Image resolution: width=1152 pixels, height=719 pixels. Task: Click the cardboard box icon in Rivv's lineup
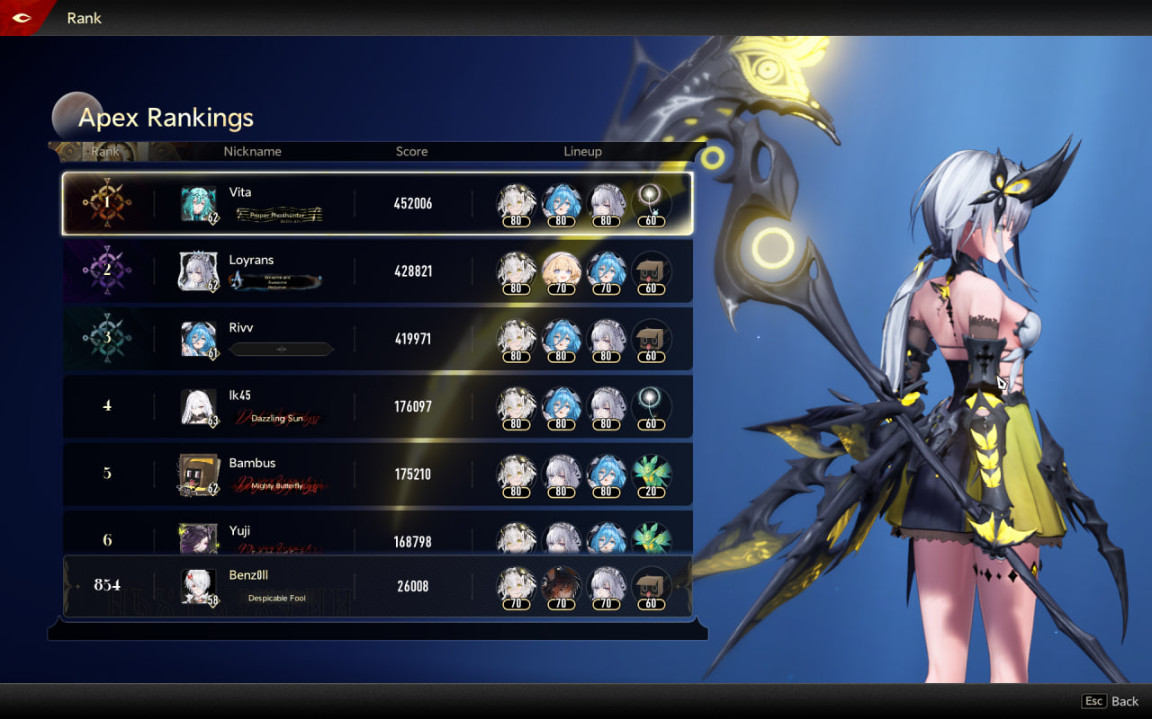651,338
